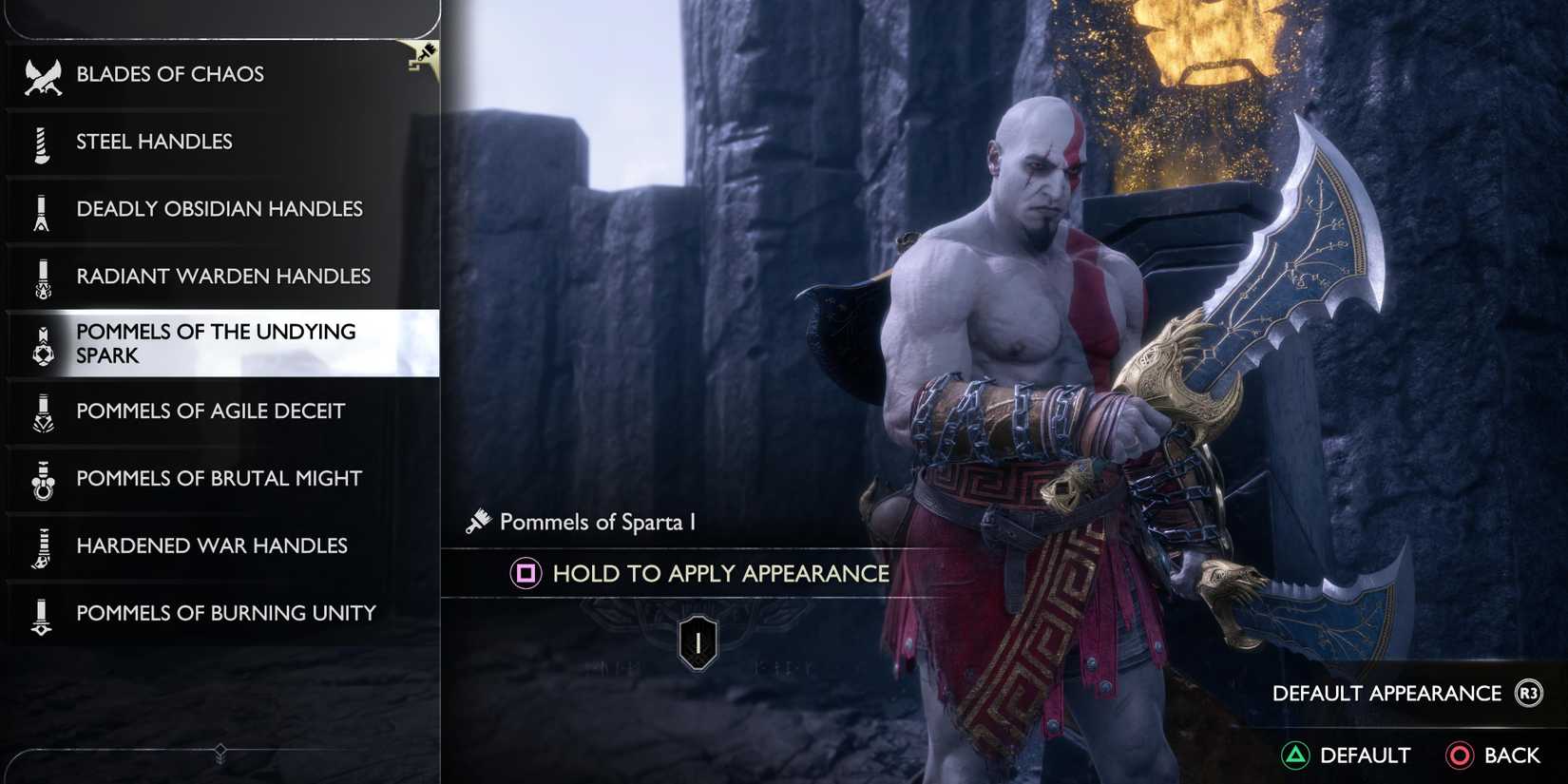Click the Pommels of Burning Unity icon
The width and height of the screenshot is (1568, 784).
[40, 613]
